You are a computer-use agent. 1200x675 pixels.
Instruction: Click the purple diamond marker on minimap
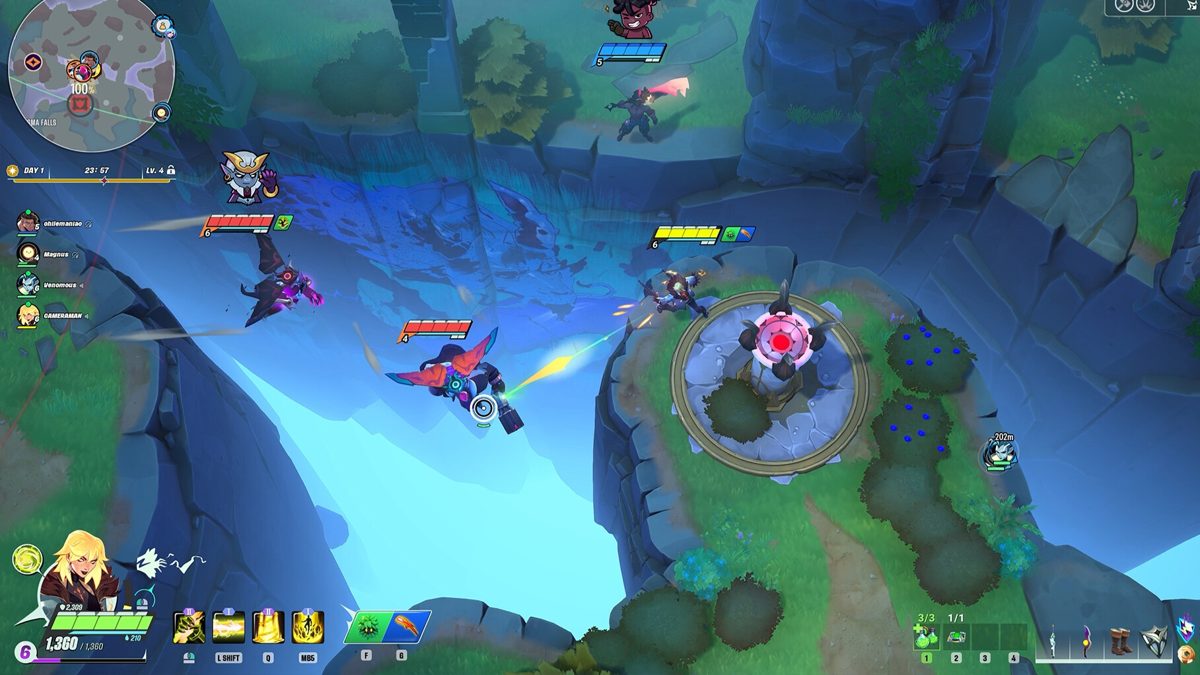[x=33, y=62]
